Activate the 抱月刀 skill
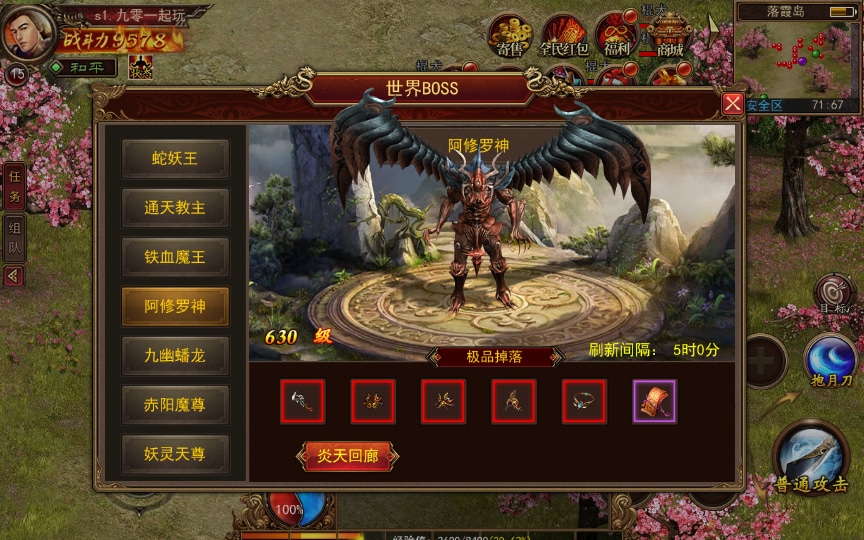This screenshot has width=864, height=540. click(830, 362)
